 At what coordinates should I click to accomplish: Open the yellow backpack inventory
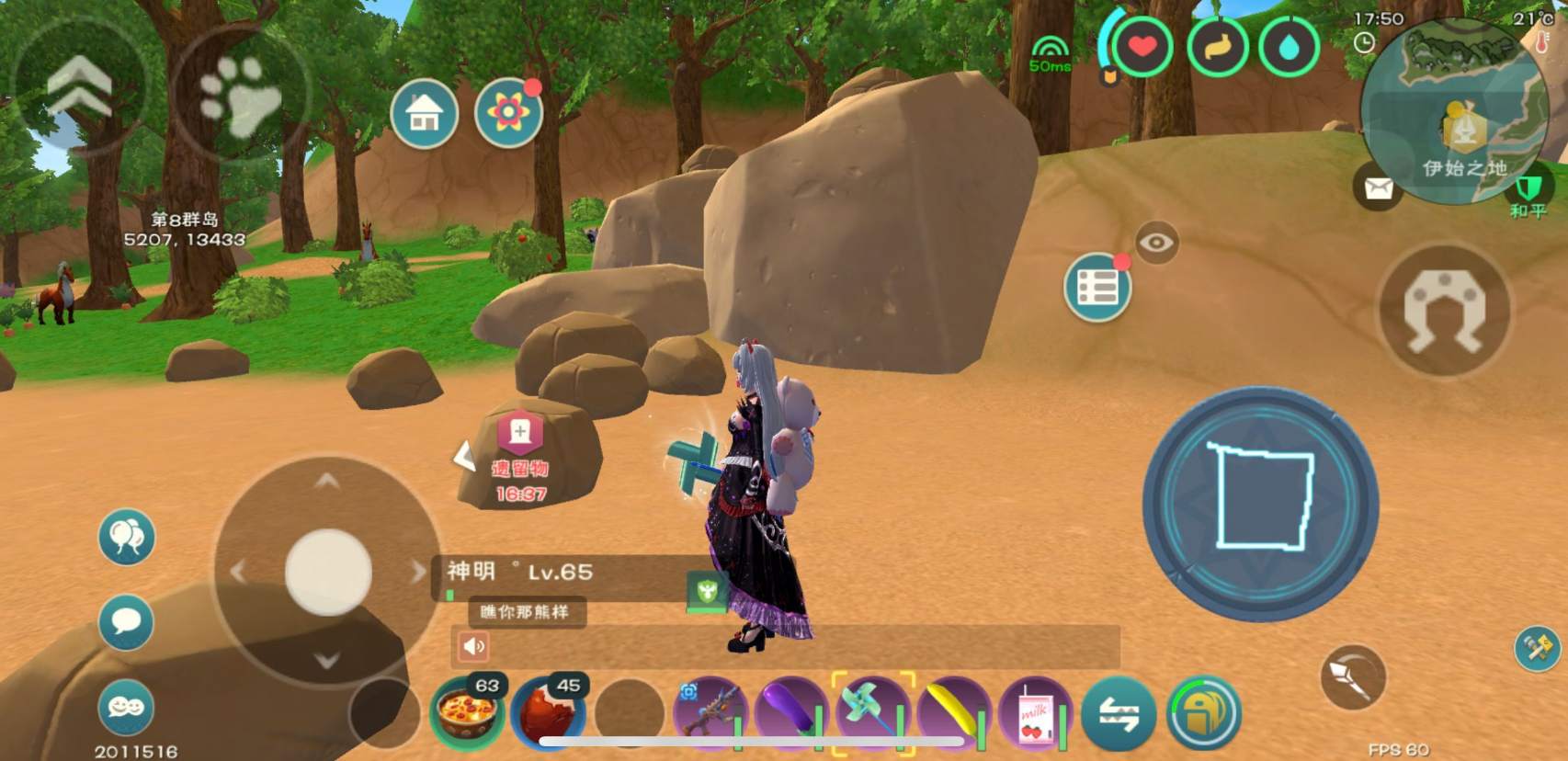1203,712
